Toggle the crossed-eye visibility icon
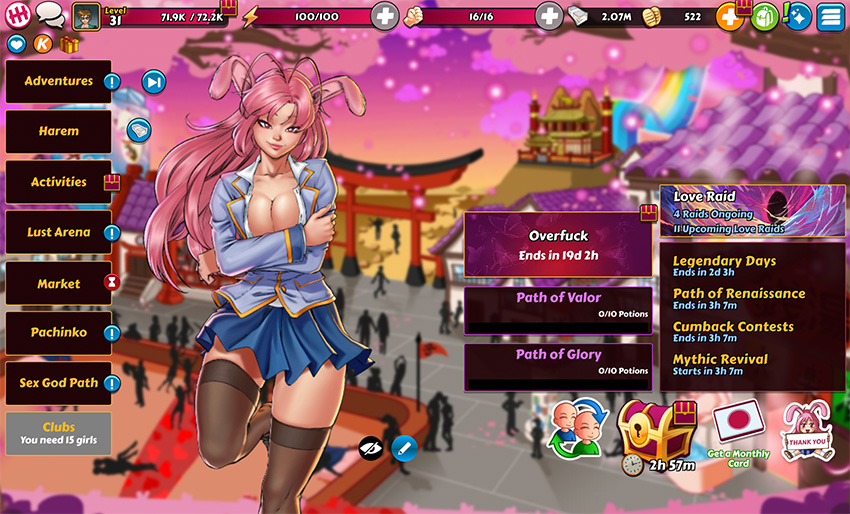 pos(371,447)
